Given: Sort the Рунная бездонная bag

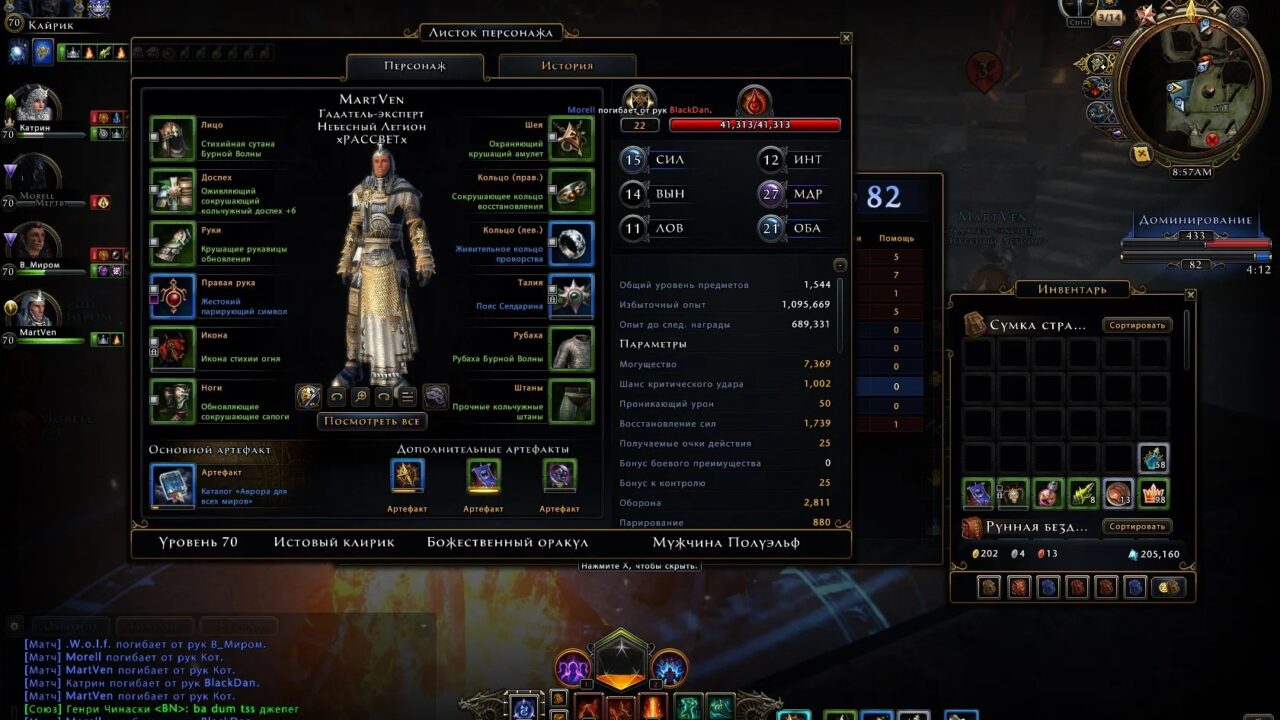Looking at the screenshot, I should (x=1138, y=526).
